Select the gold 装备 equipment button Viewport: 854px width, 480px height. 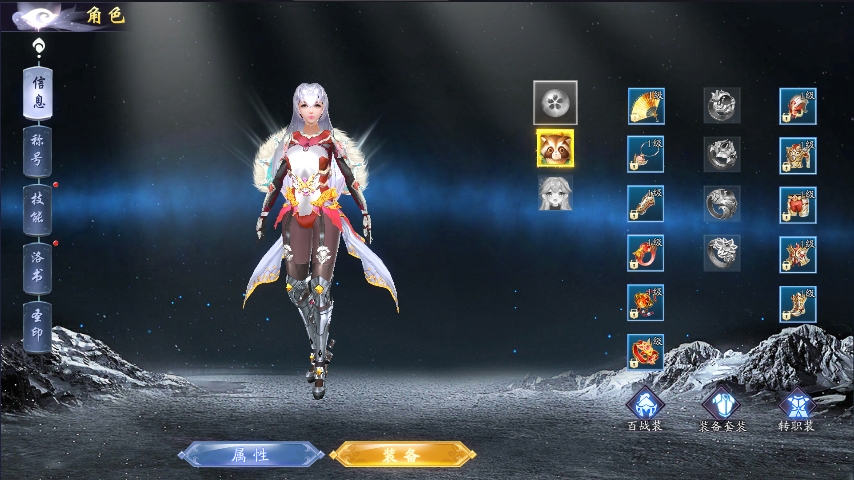point(402,455)
